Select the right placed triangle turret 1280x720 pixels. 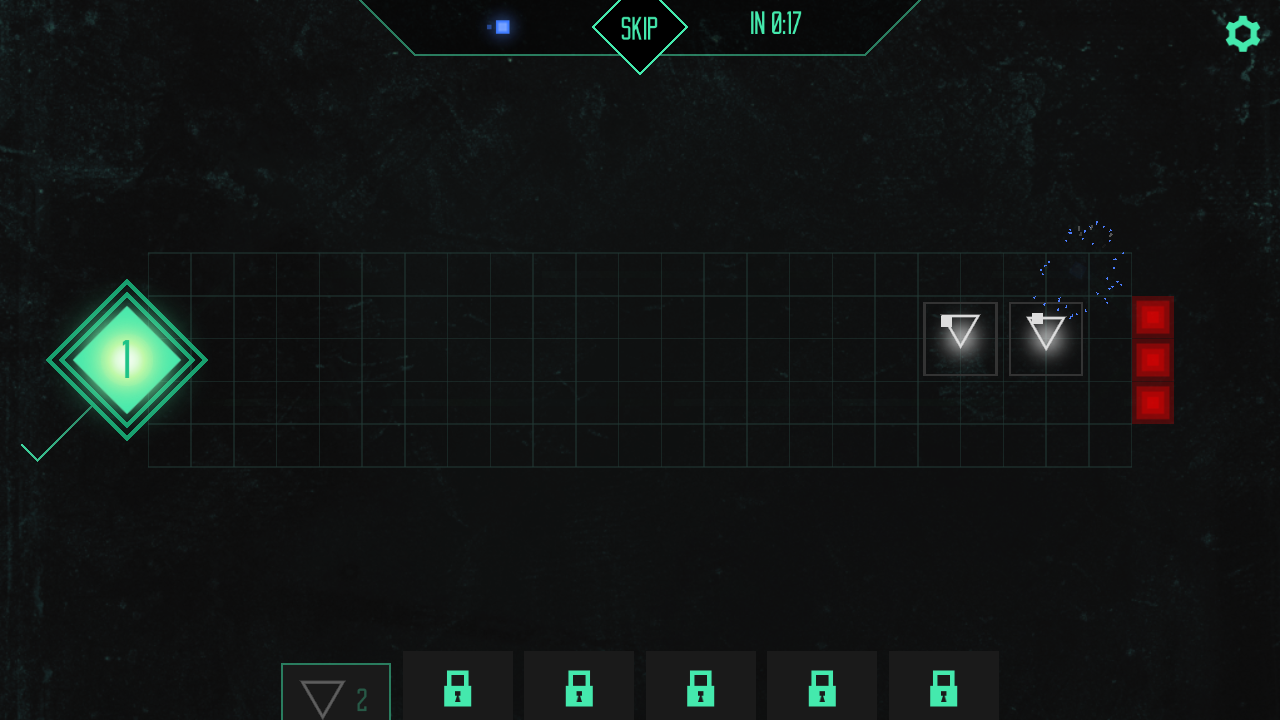(1045, 338)
